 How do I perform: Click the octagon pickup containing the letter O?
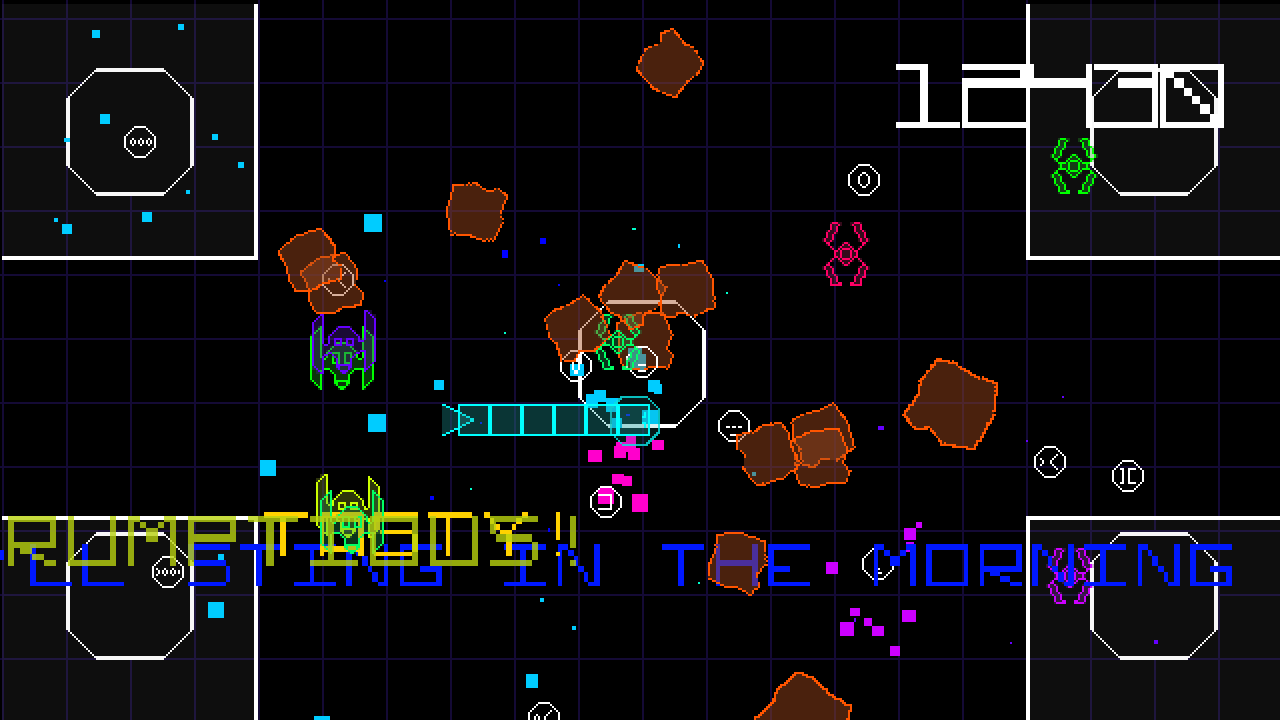tap(861, 181)
